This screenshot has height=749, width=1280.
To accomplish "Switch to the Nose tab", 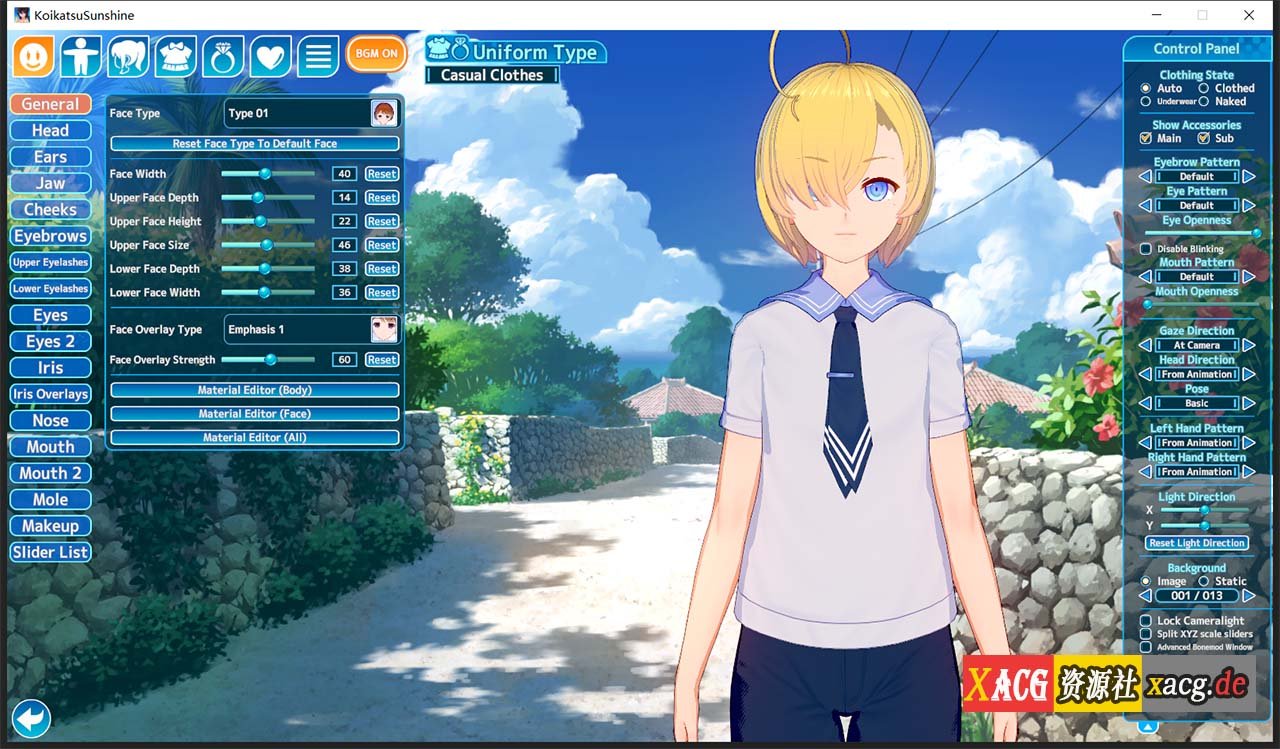I will point(50,420).
